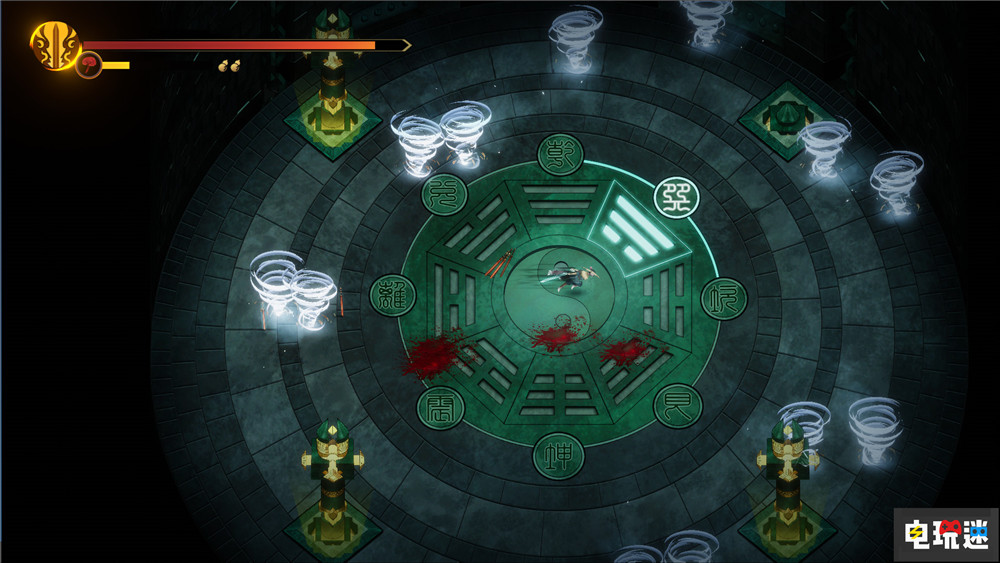The image size is (1000, 563).
Task: Select the red umbrella weapon icon
Action: pos(88,66)
